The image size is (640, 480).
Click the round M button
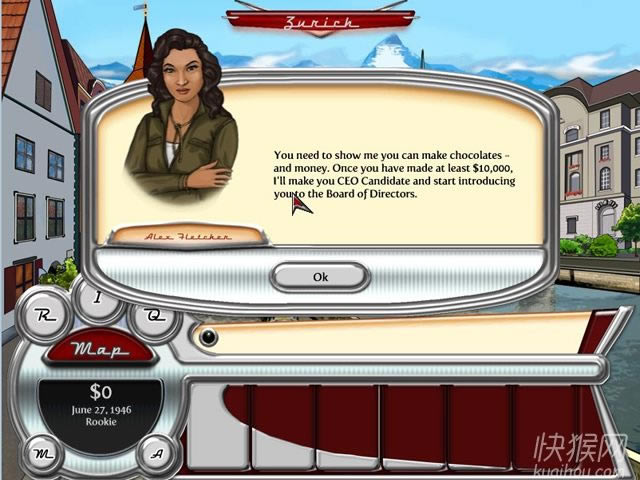43,454
